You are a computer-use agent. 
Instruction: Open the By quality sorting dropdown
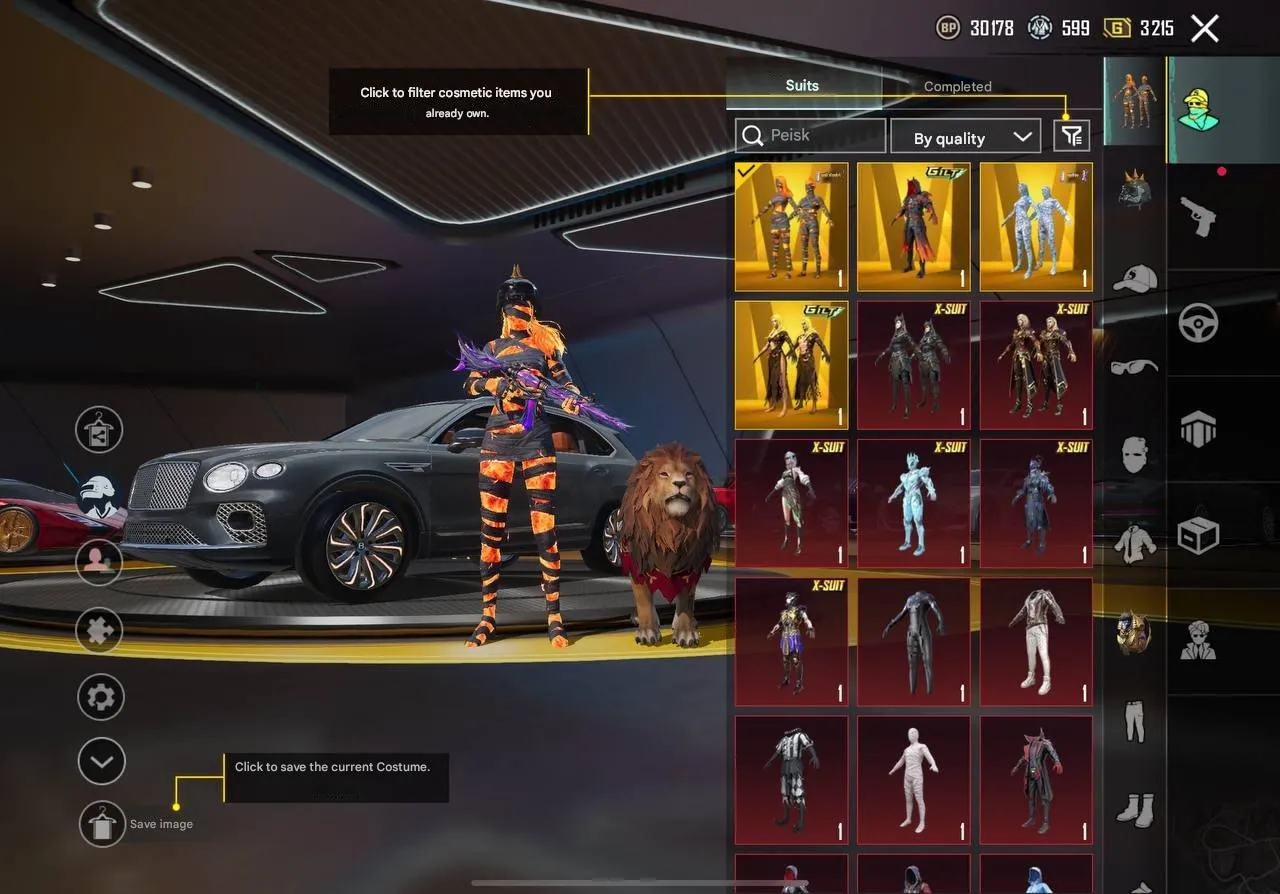coord(965,137)
